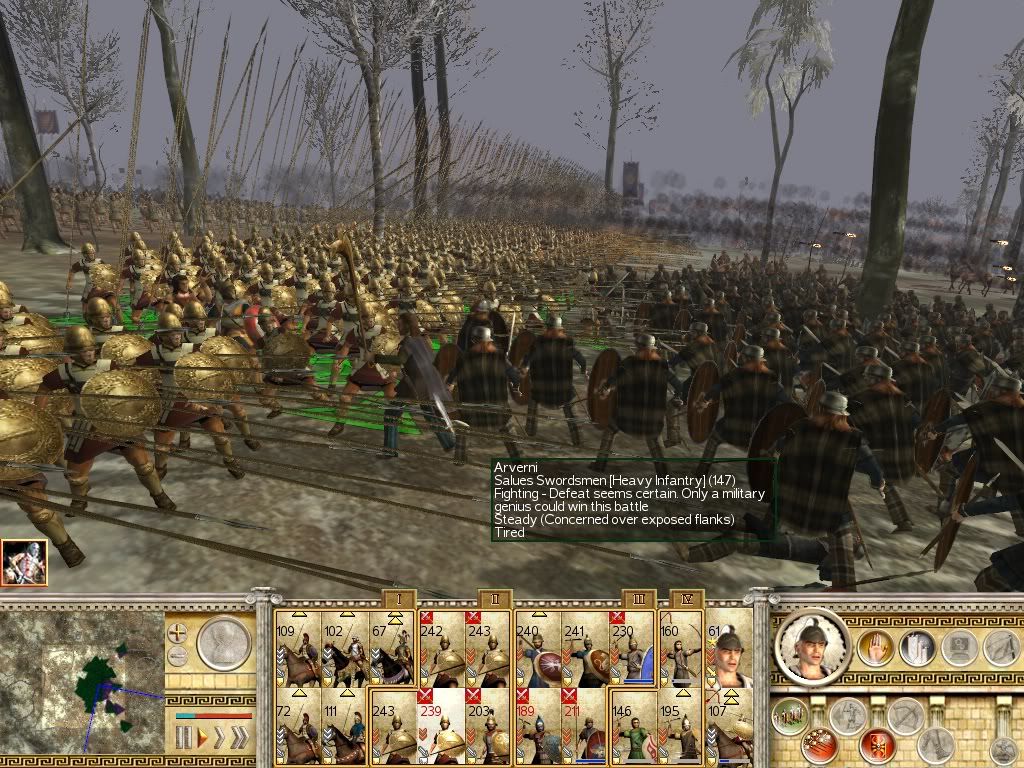Activate the halt order hand icon
This screenshot has height=768, width=1024.
pyautogui.click(x=873, y=648)
